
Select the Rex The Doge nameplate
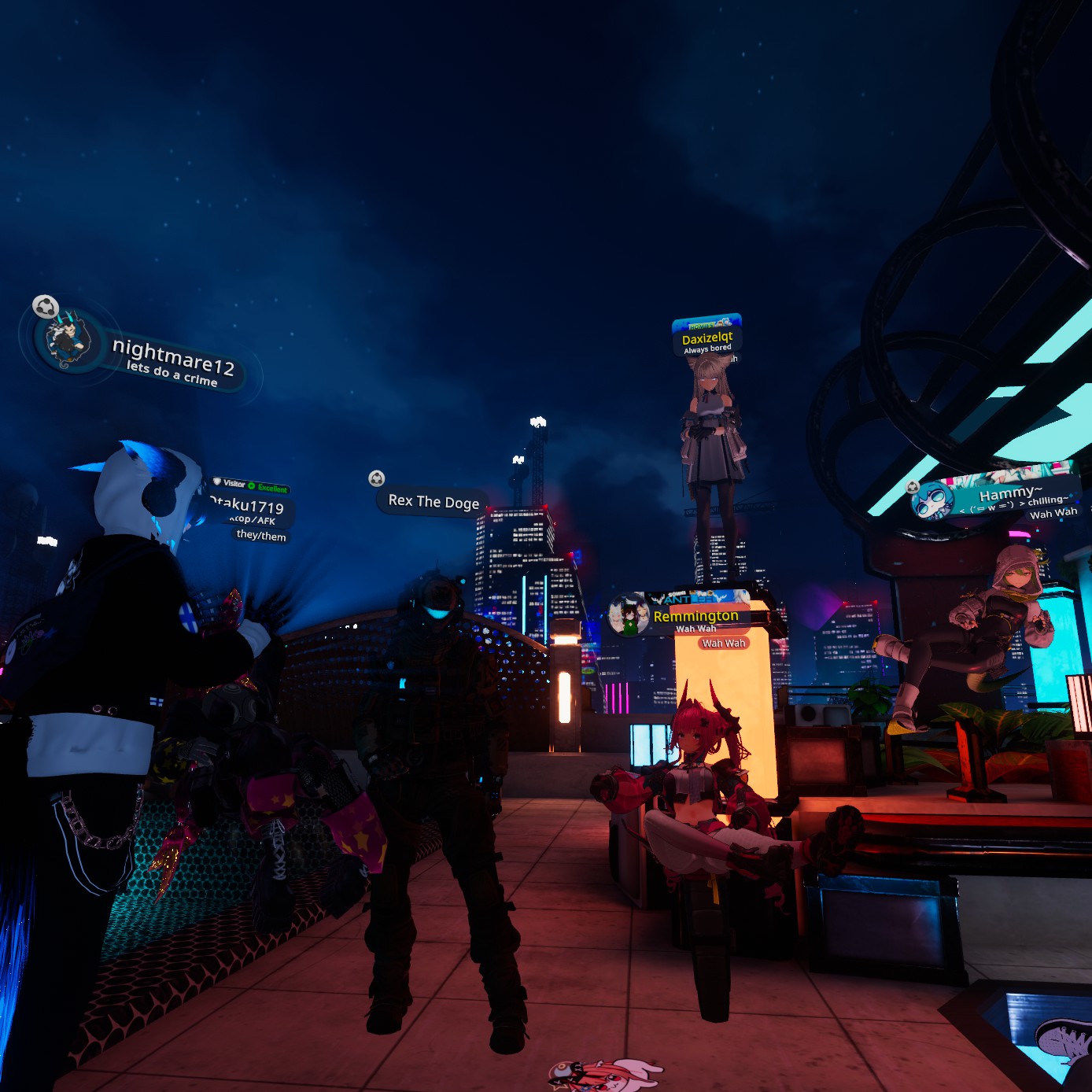(x=433, y=501)
